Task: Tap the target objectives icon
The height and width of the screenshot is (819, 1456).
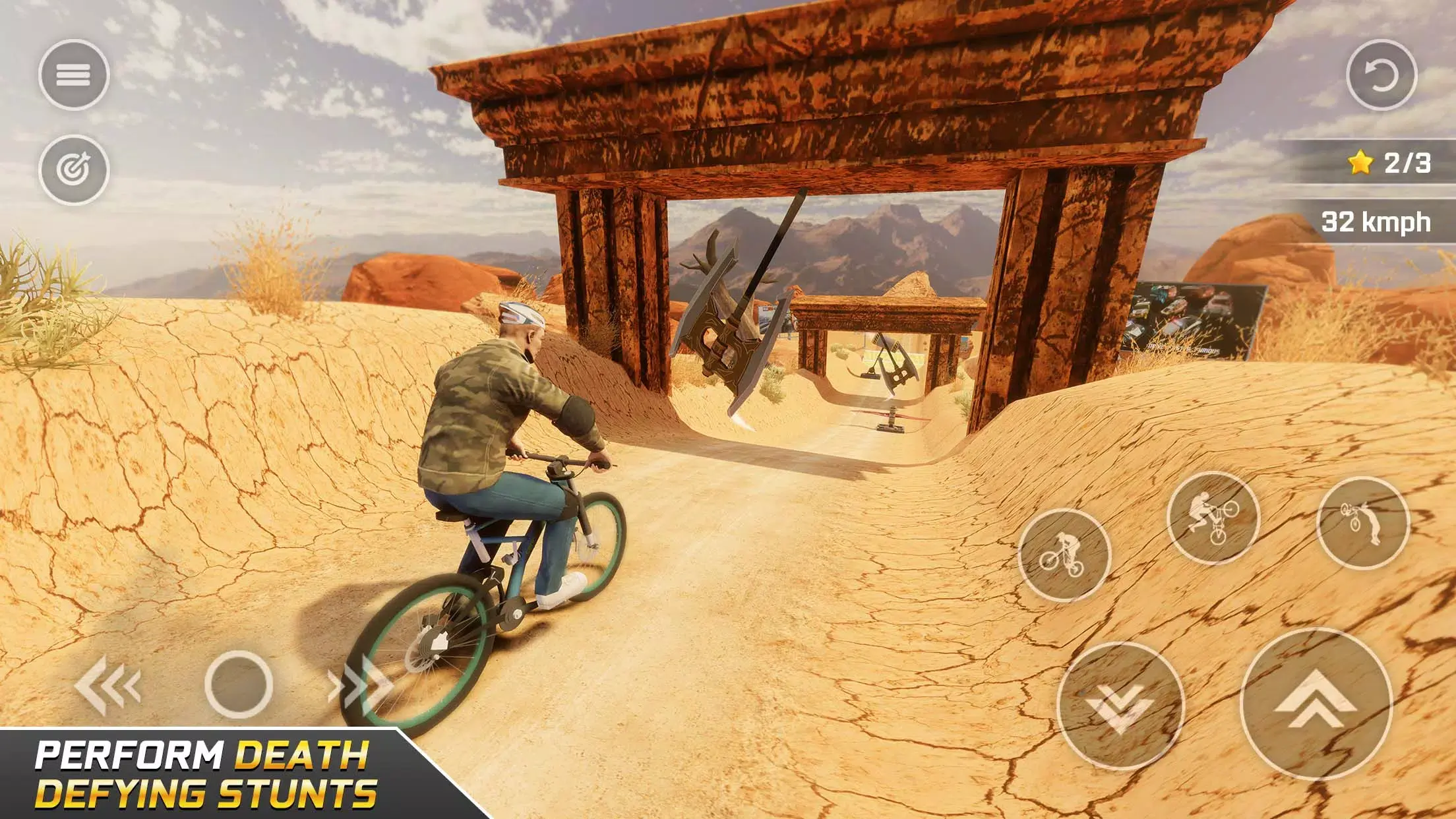Action: 73,169
